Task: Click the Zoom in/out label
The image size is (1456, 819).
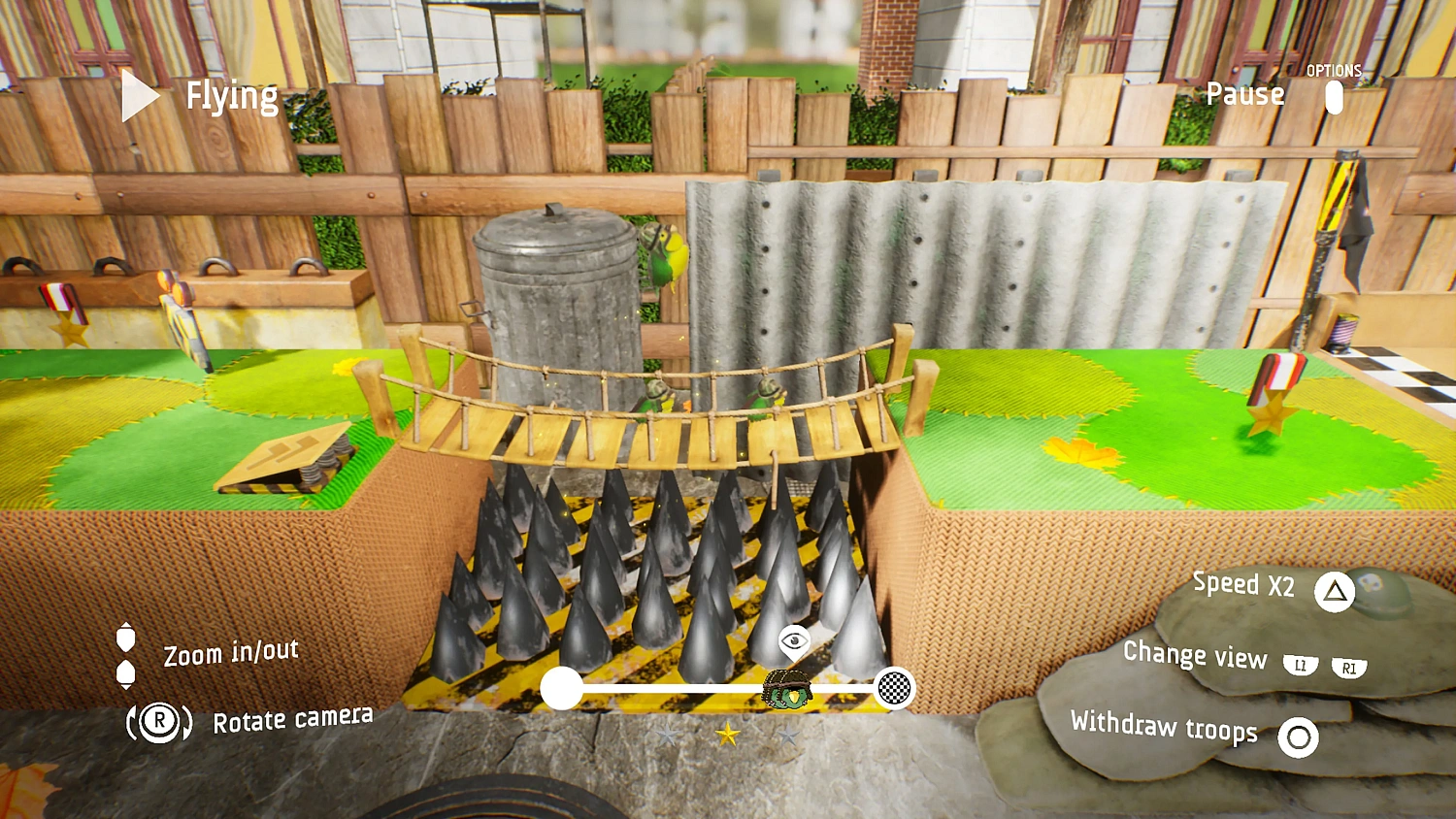Action: click(231, 653)
